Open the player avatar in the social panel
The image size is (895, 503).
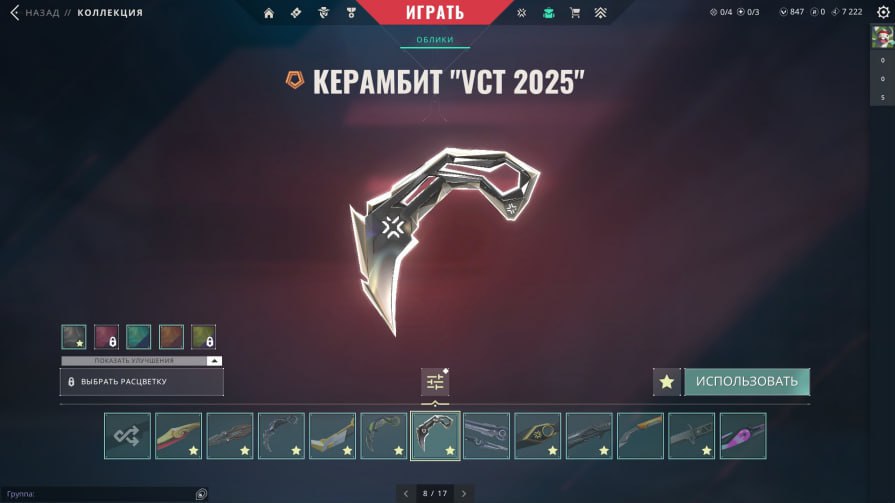(882, 37)
